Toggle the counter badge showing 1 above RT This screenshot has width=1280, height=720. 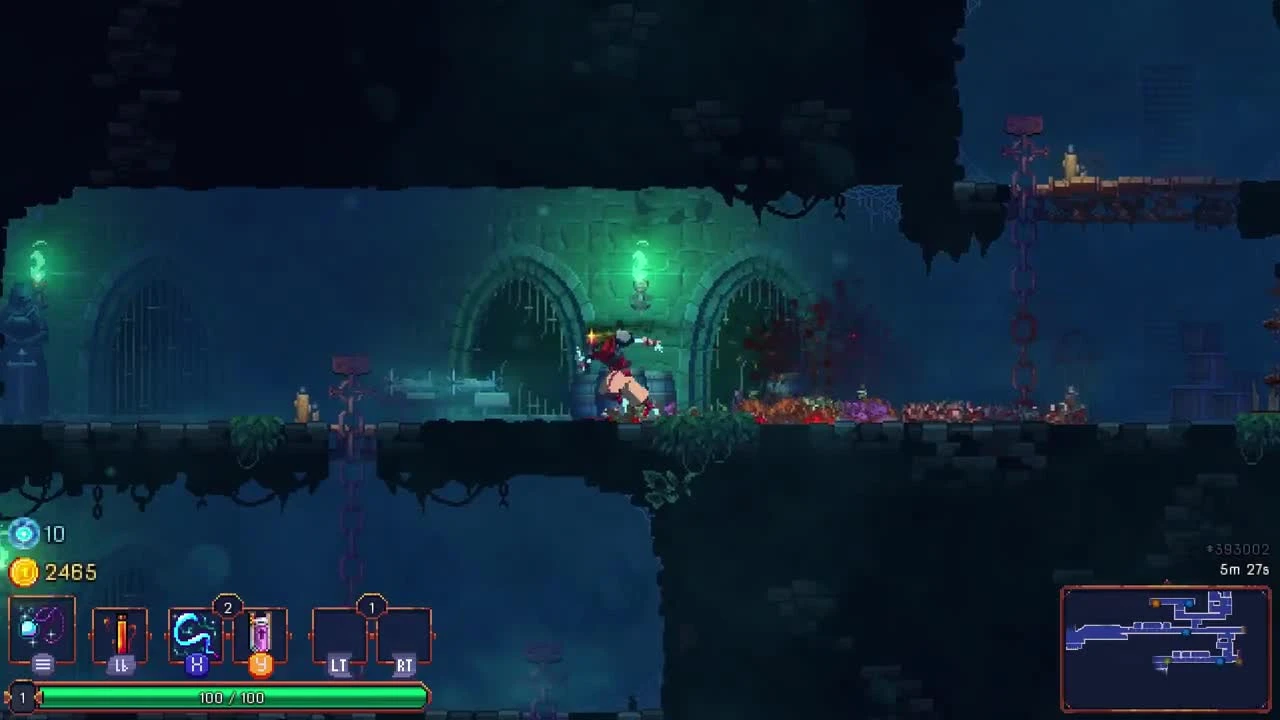[372, 605]
